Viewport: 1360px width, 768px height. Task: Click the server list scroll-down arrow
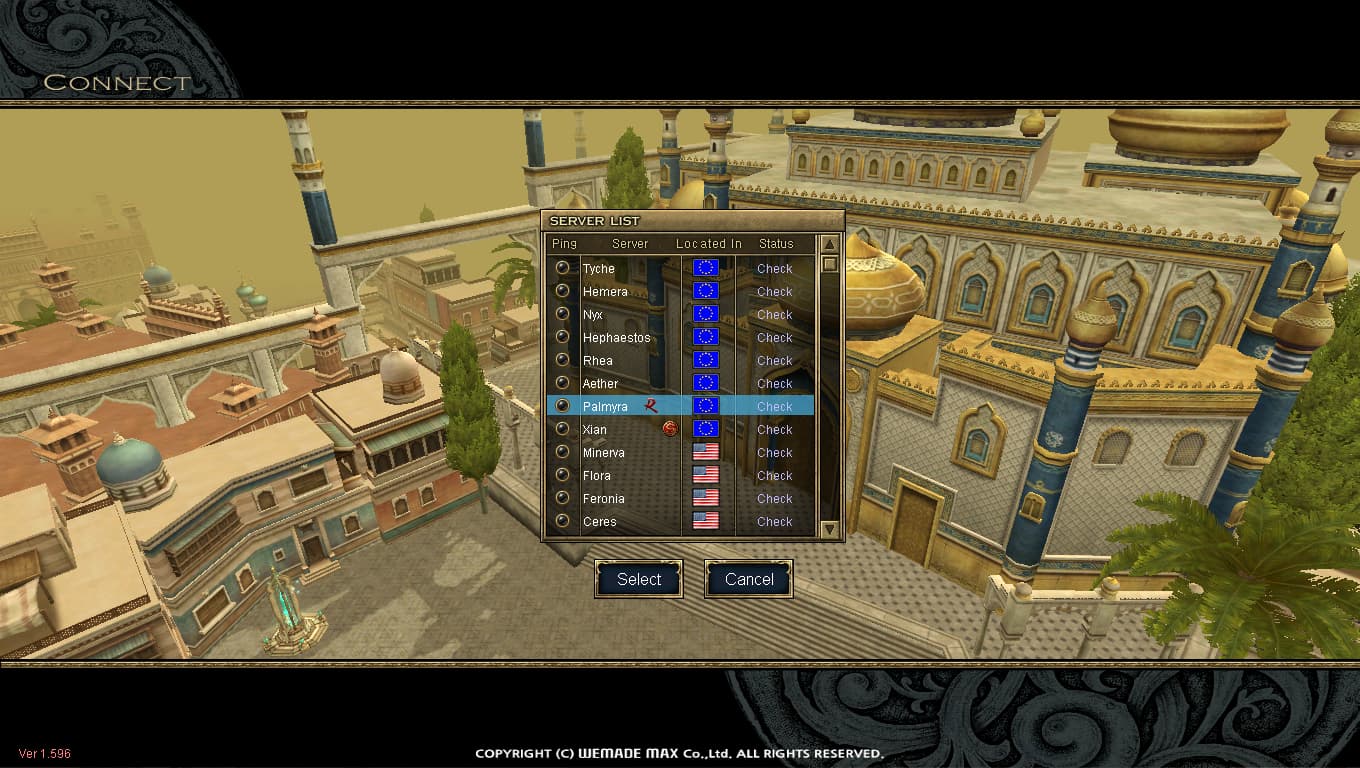[829, 529]
